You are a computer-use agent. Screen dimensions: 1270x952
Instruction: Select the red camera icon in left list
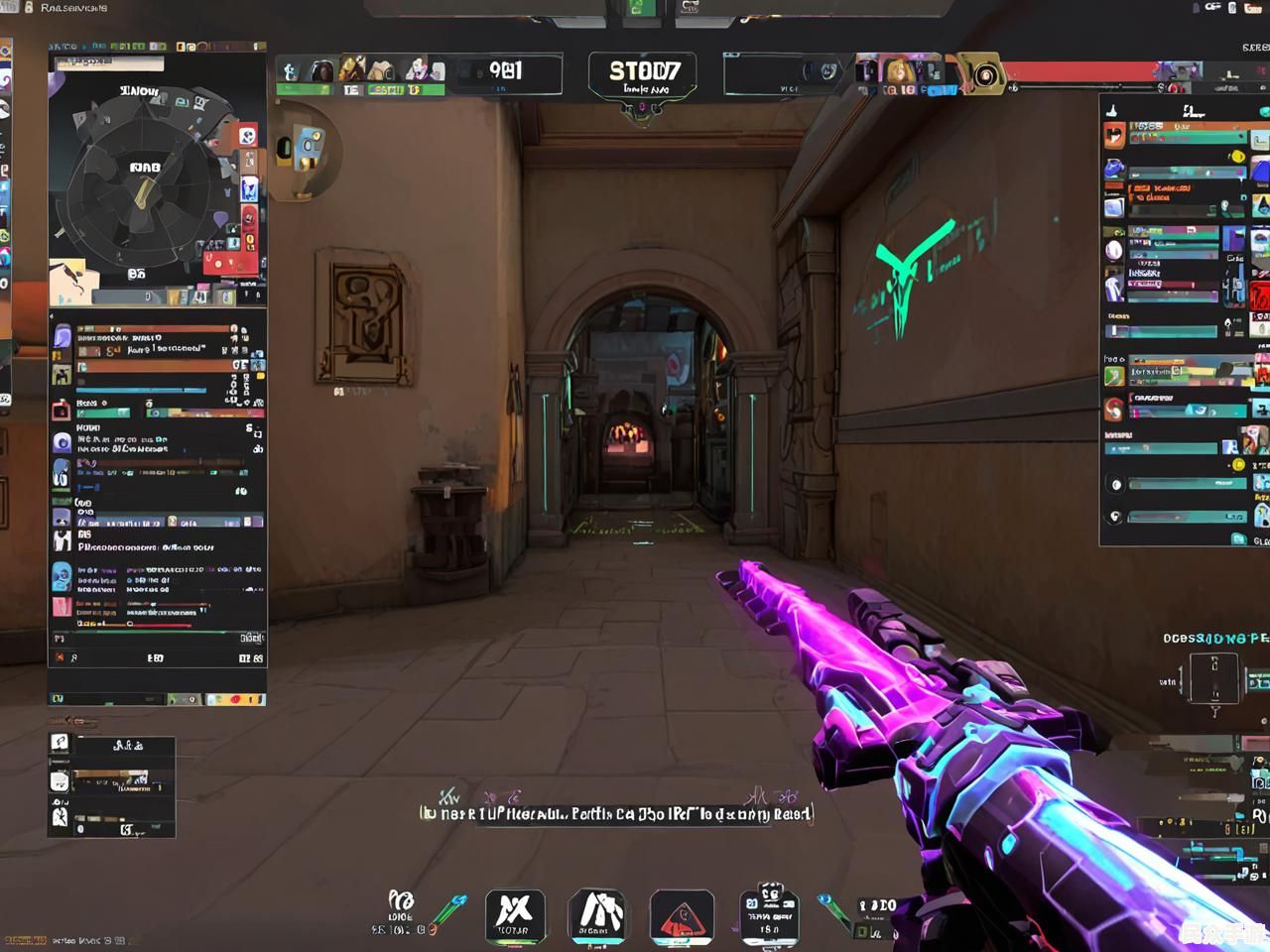tap(62, 410)
